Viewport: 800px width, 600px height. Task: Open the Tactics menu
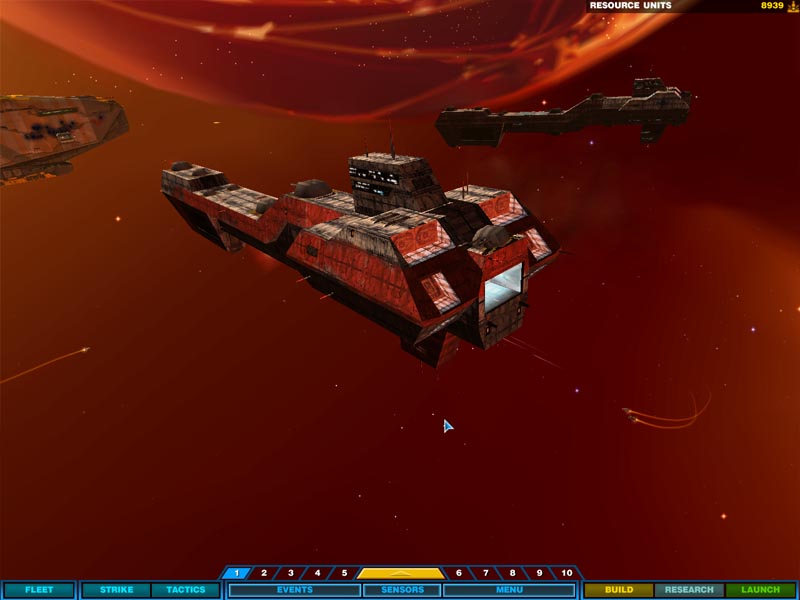click(x=185, y=590)
